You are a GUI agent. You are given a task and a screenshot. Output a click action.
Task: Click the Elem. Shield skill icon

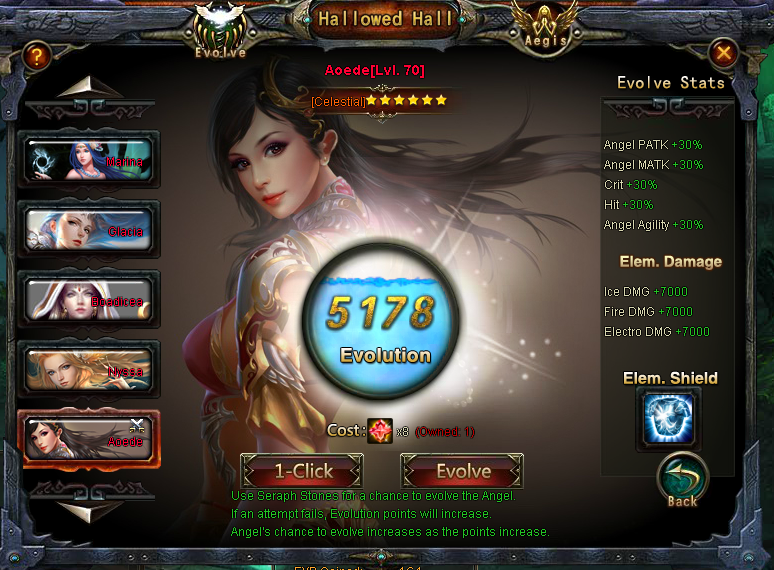point(668,419)
